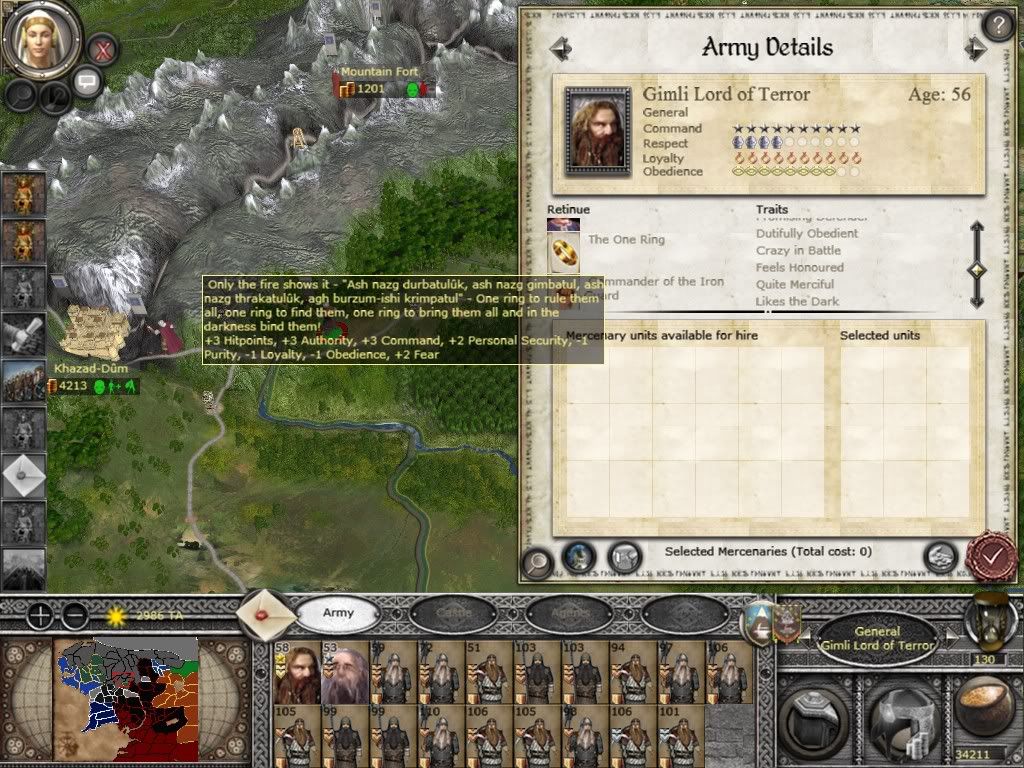Show advisor text with the speech bubble button
The width and height of the screenshot is (1024, 768).
pyautogui.click(x=87, y=80)
